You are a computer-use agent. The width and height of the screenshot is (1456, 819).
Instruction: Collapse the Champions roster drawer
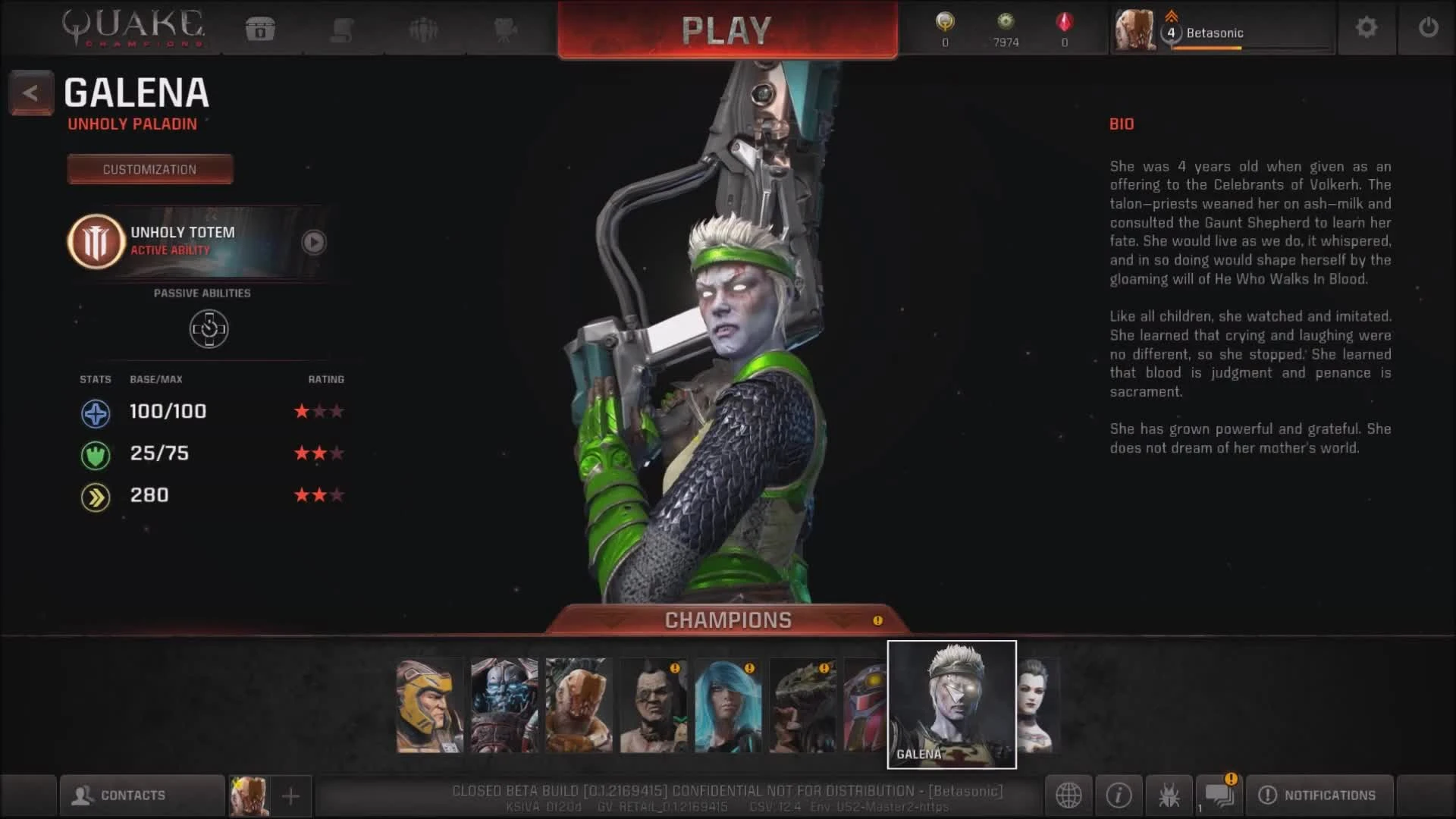point(726,620)
